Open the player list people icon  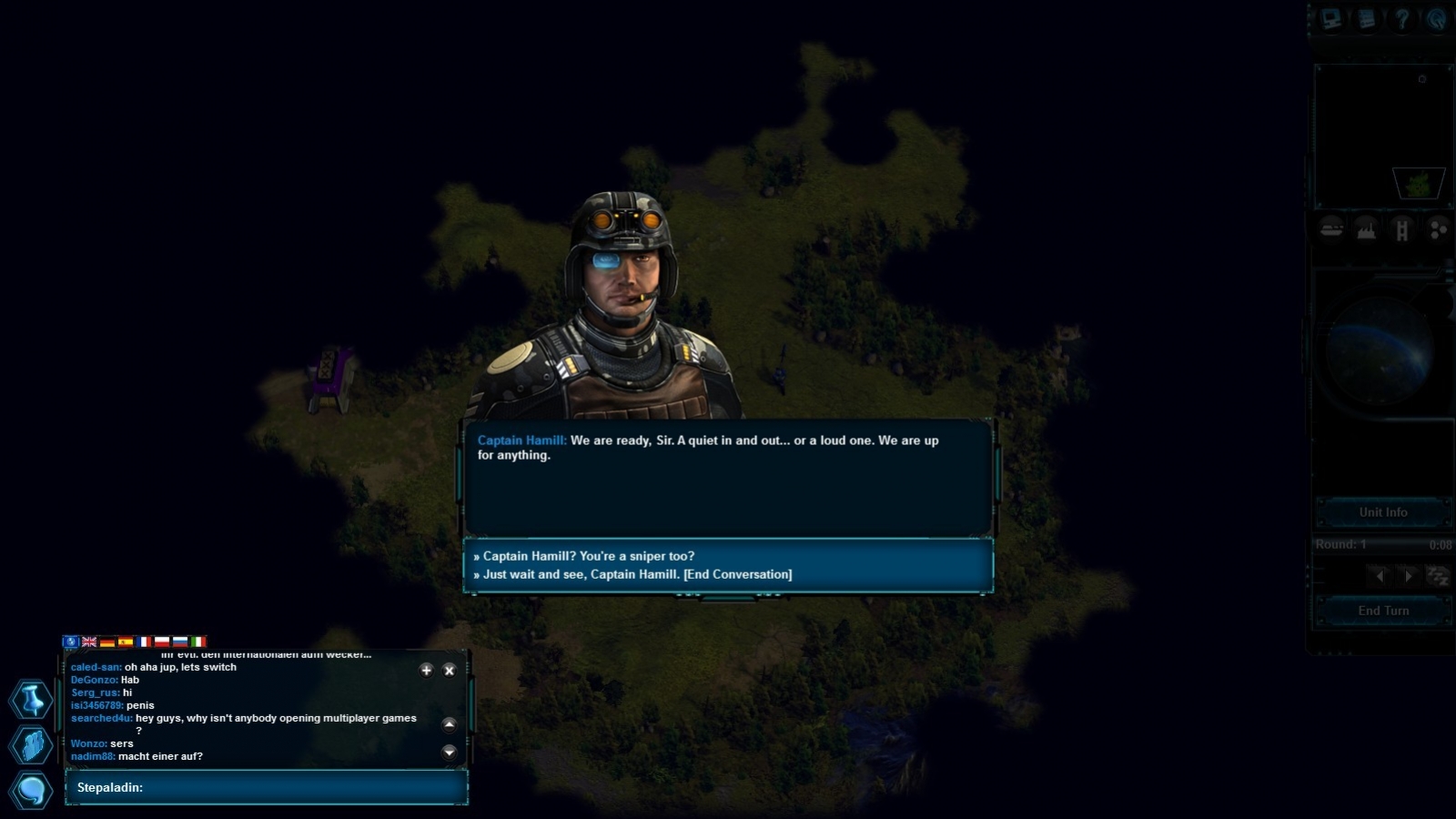tap(31, 745)
